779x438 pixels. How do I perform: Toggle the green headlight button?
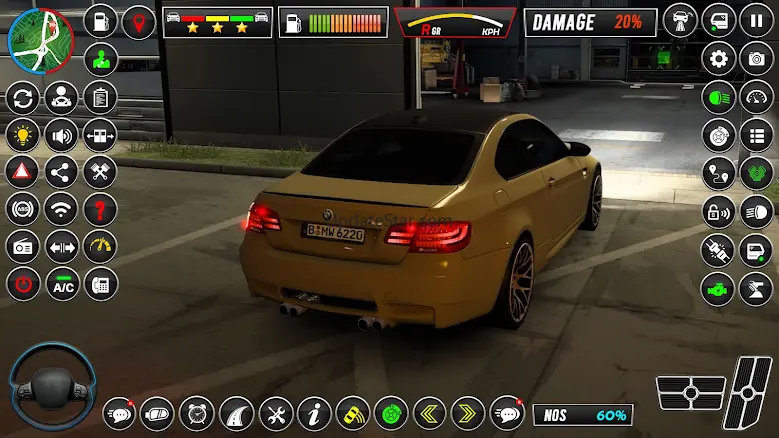coord(718,97)
